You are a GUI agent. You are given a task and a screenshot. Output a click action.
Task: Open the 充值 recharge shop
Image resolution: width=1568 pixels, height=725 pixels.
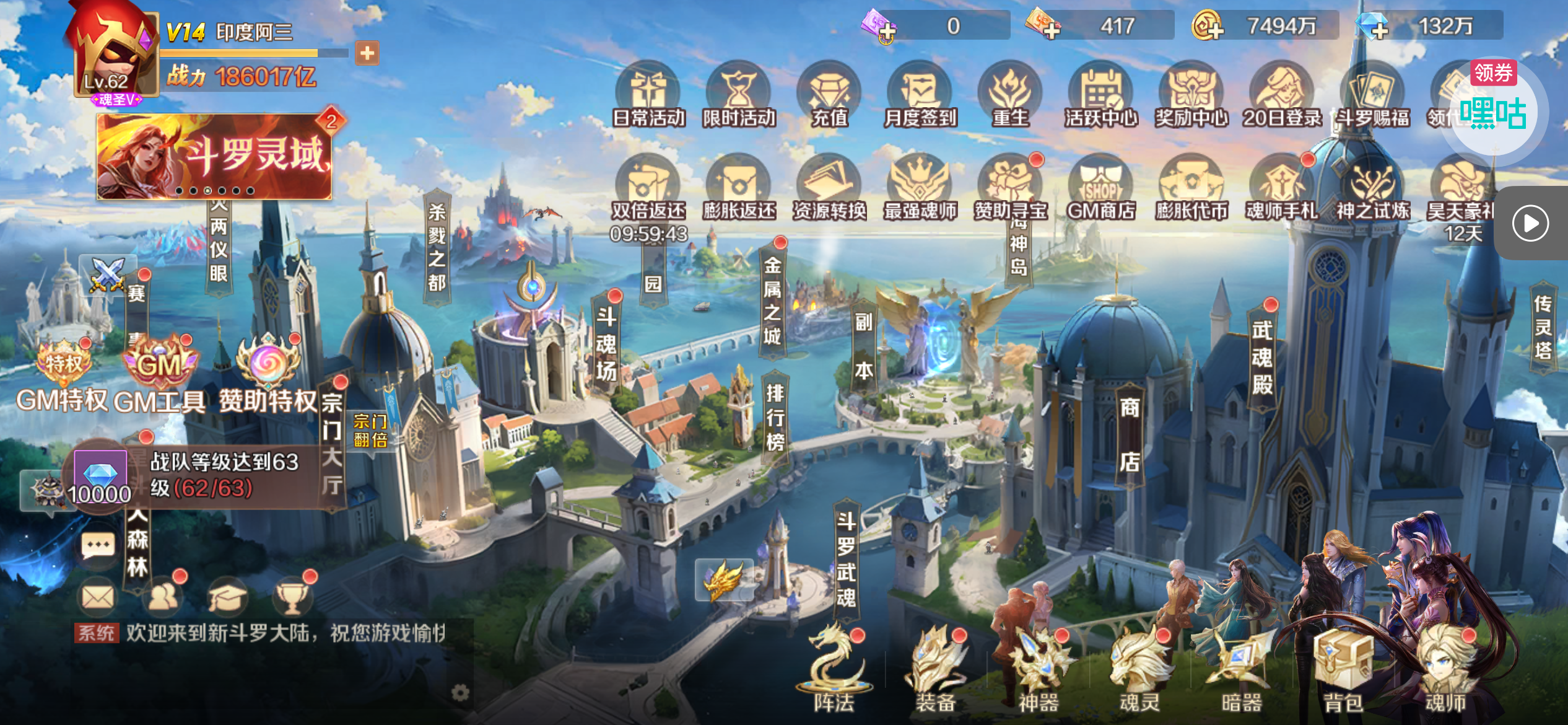[829, 96]
